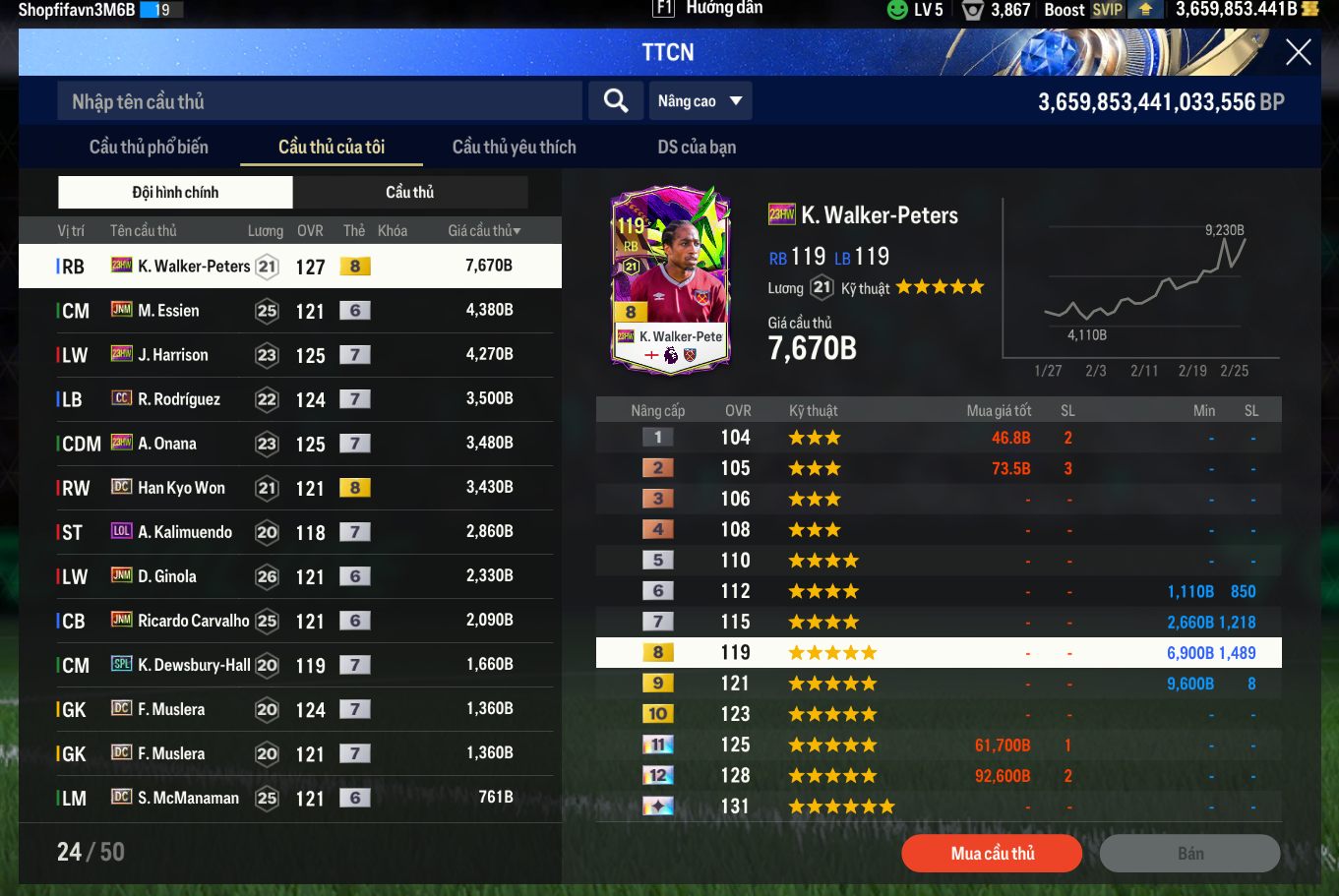Select the Đội hình chính sub-tab
The width and height of the screenshot is (1339, 896).
[175, 192]
